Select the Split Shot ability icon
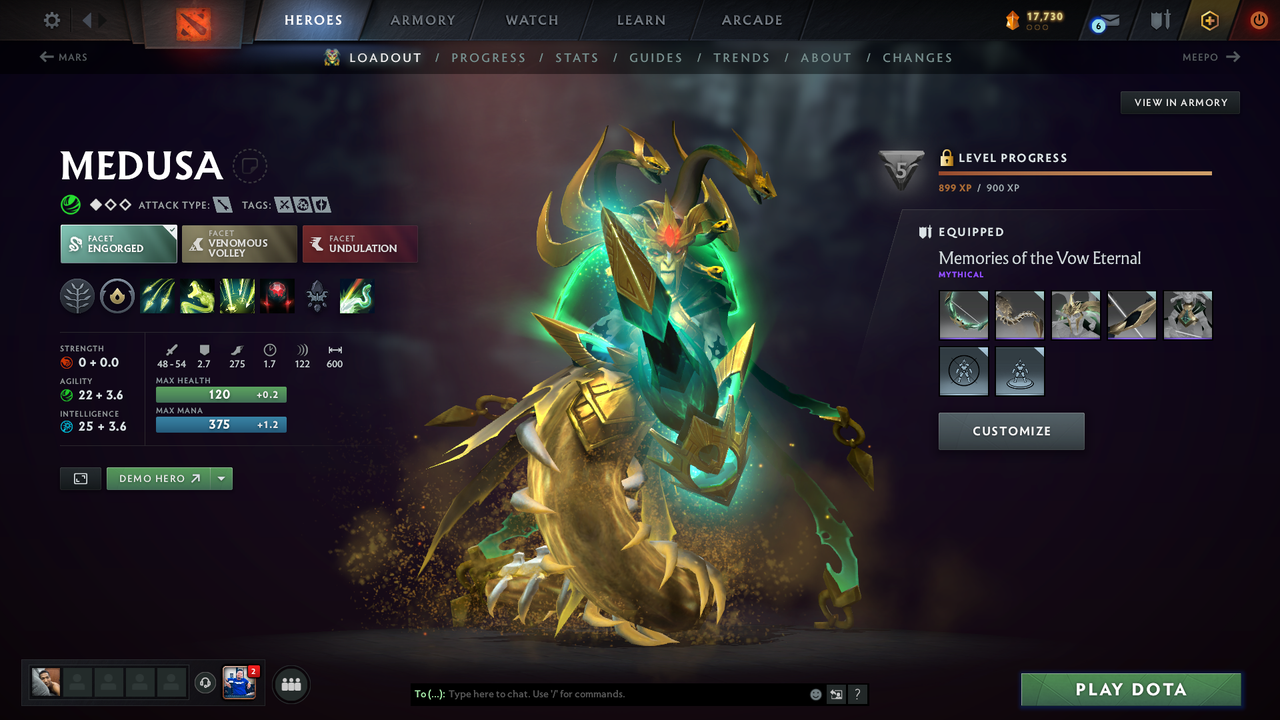 tap(157, 296)
